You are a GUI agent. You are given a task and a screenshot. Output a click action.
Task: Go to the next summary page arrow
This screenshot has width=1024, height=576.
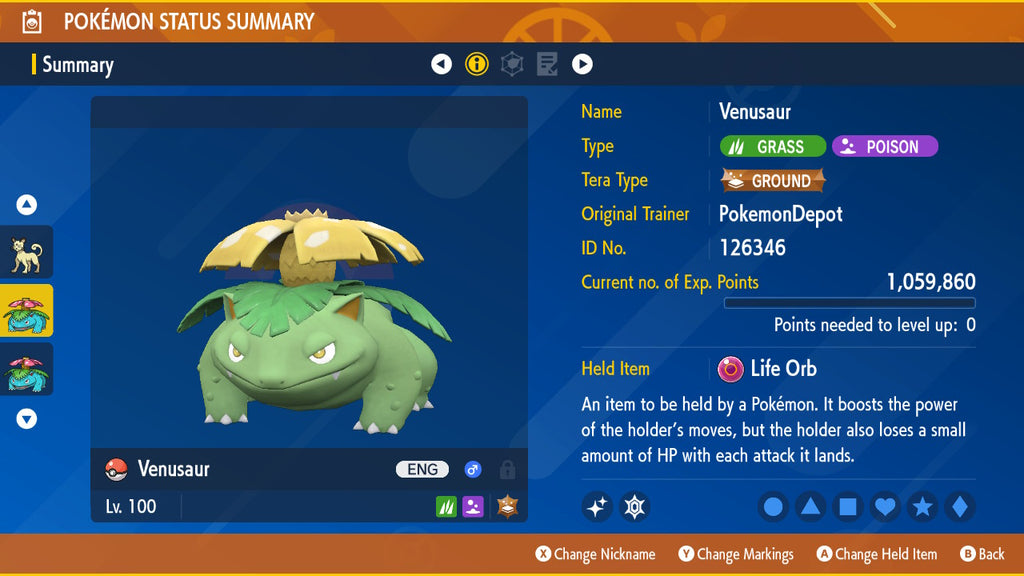point(582,65)
